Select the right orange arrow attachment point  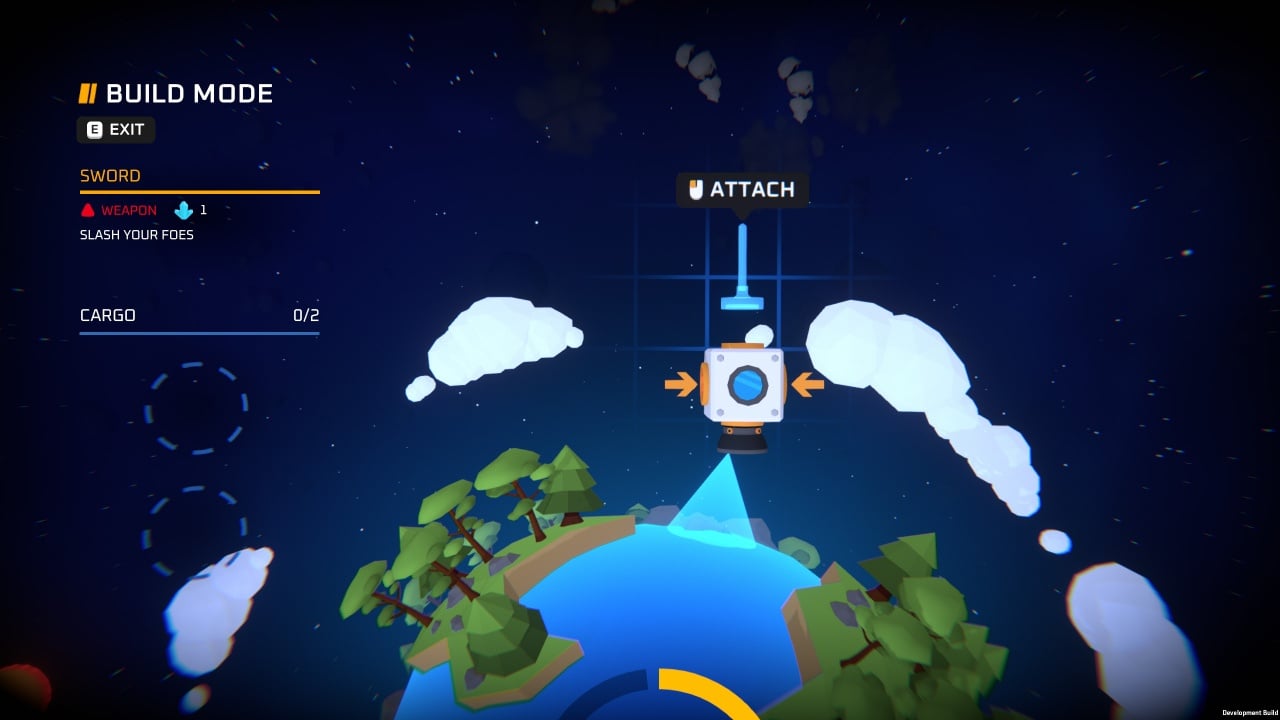[807, 384]
